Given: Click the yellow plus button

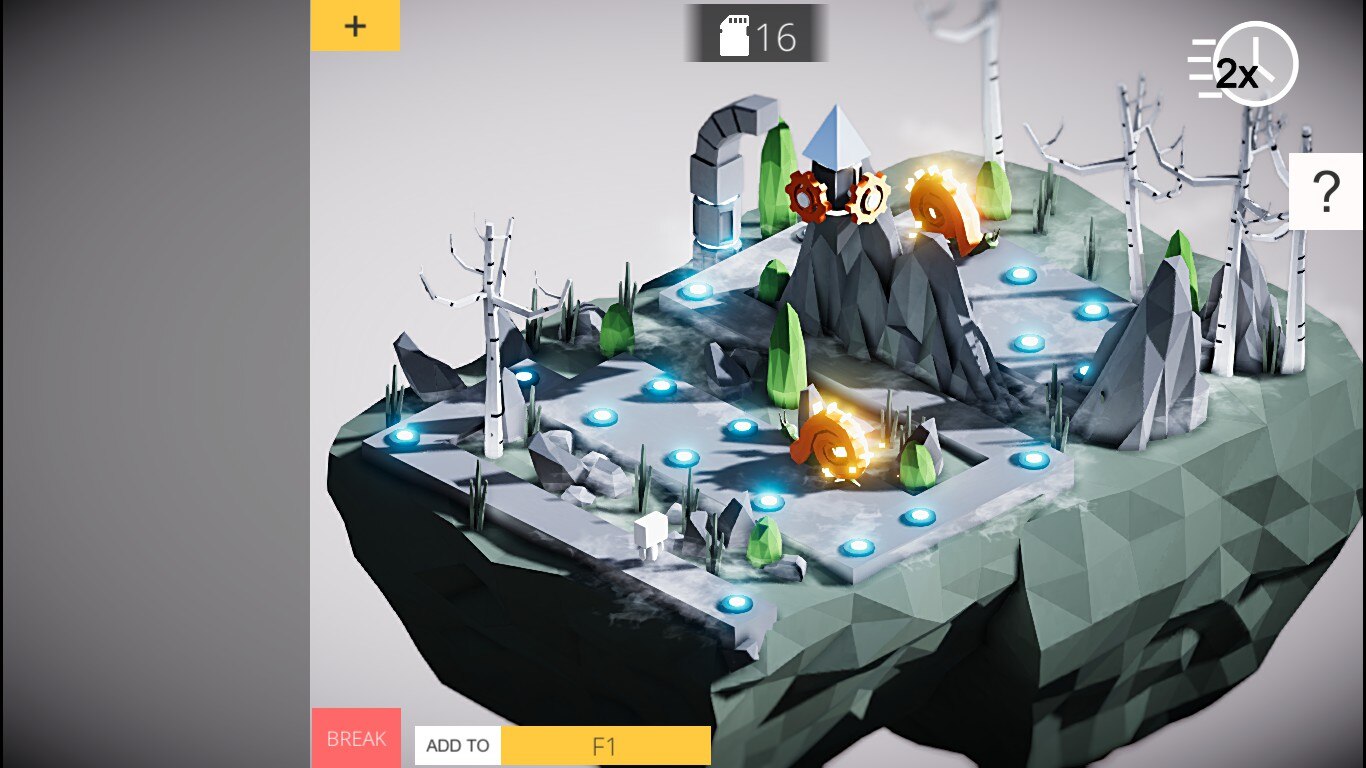Looking at the screenshot, I should (355, 26).
